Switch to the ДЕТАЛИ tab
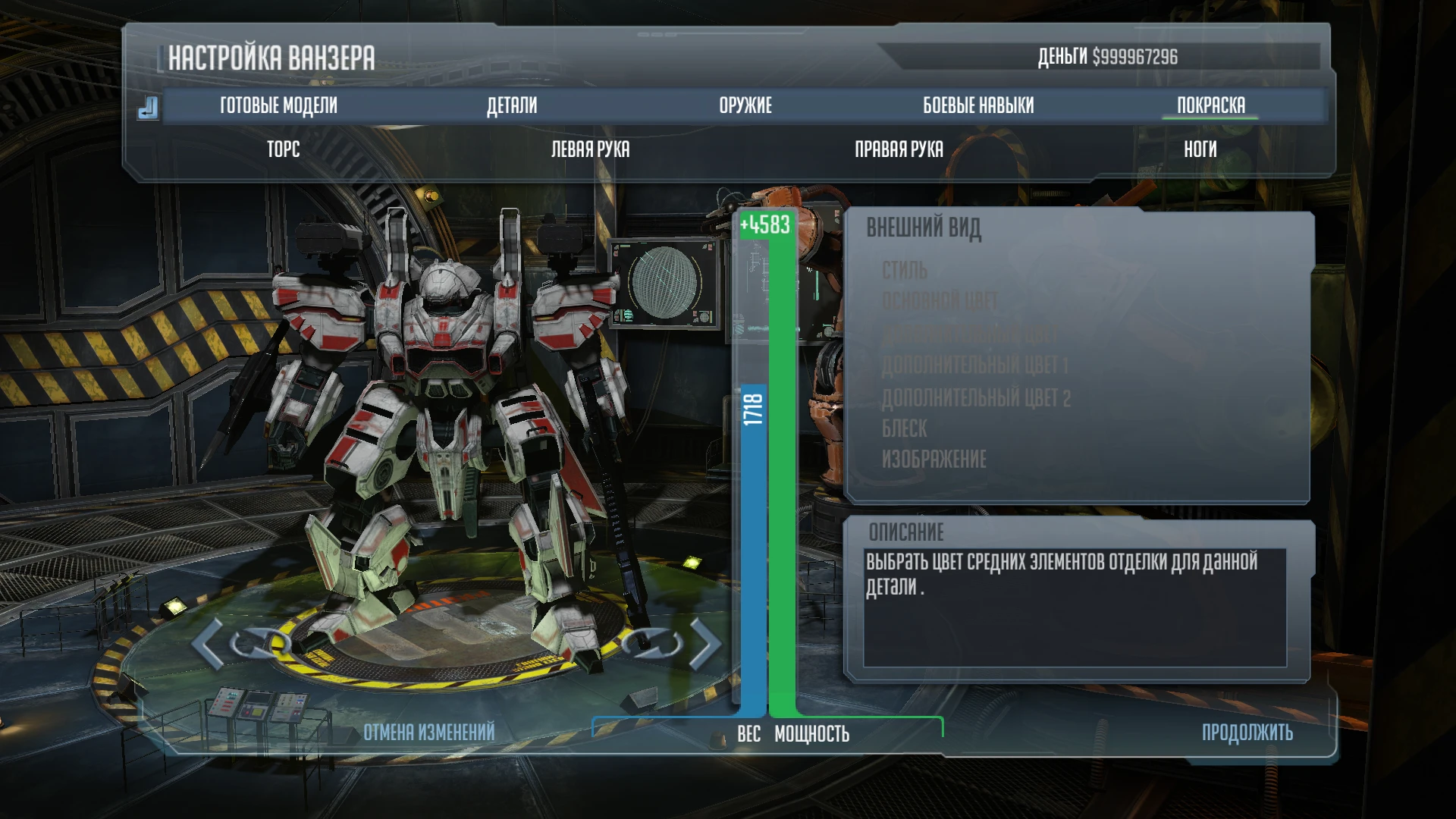The image size is (1456, 819). (x=513, y=105)
